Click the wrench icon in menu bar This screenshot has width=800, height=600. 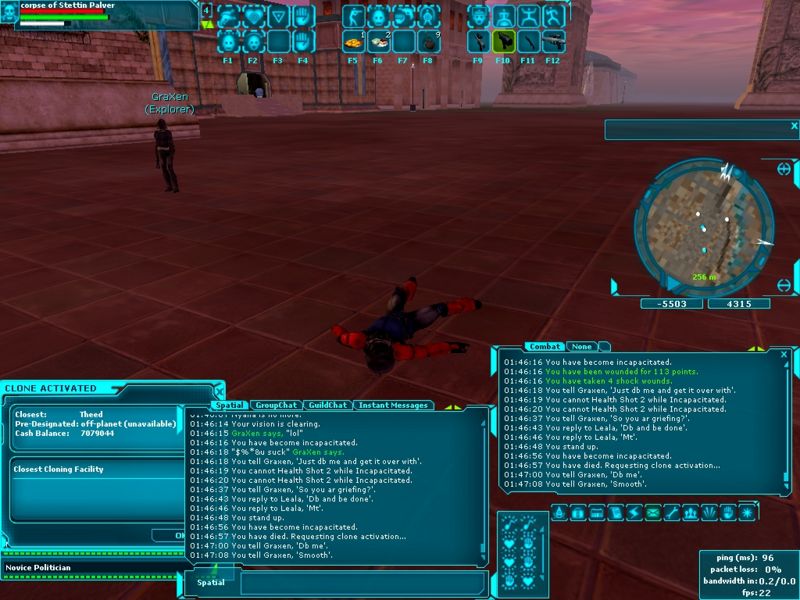(671, 513)
